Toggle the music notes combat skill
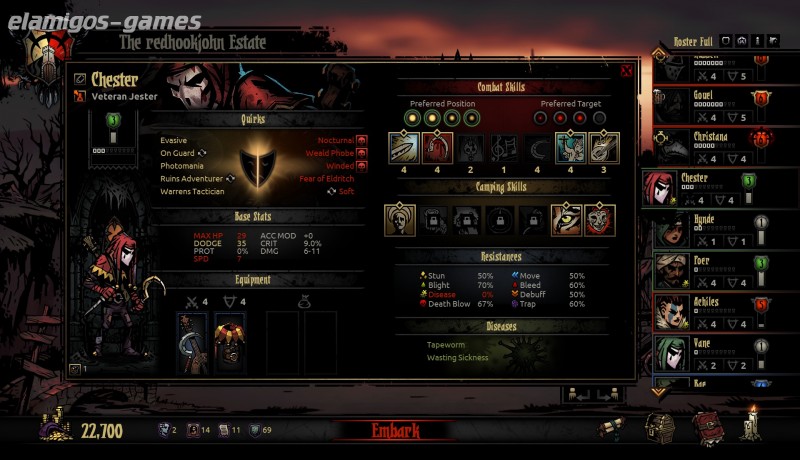800x460 pixels. pyautogui.click(x=502, y=147)
